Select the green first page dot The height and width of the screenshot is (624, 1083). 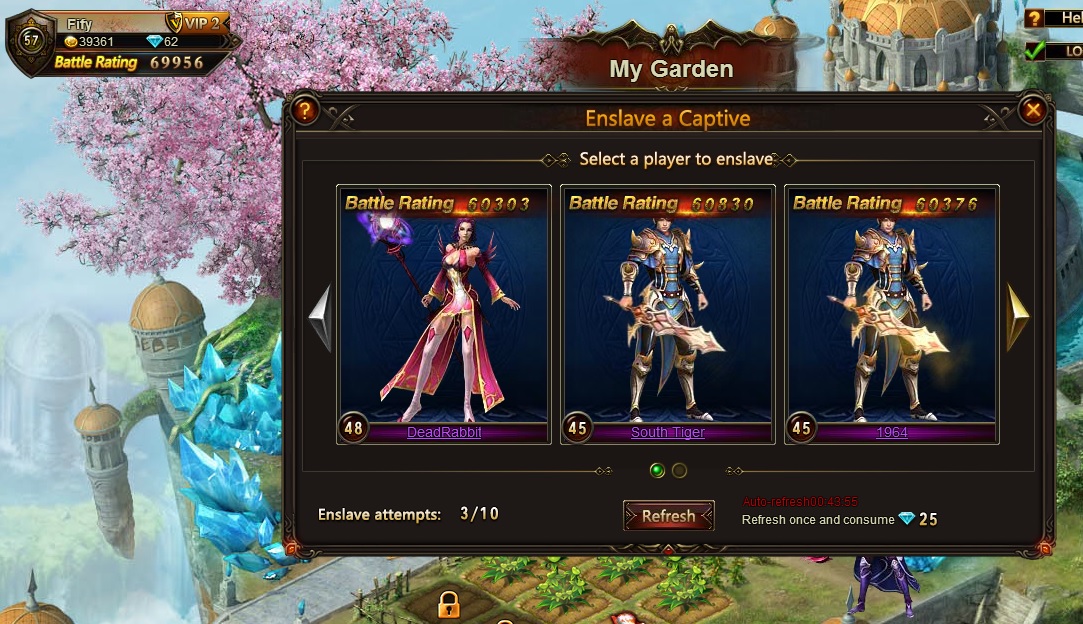657,470
